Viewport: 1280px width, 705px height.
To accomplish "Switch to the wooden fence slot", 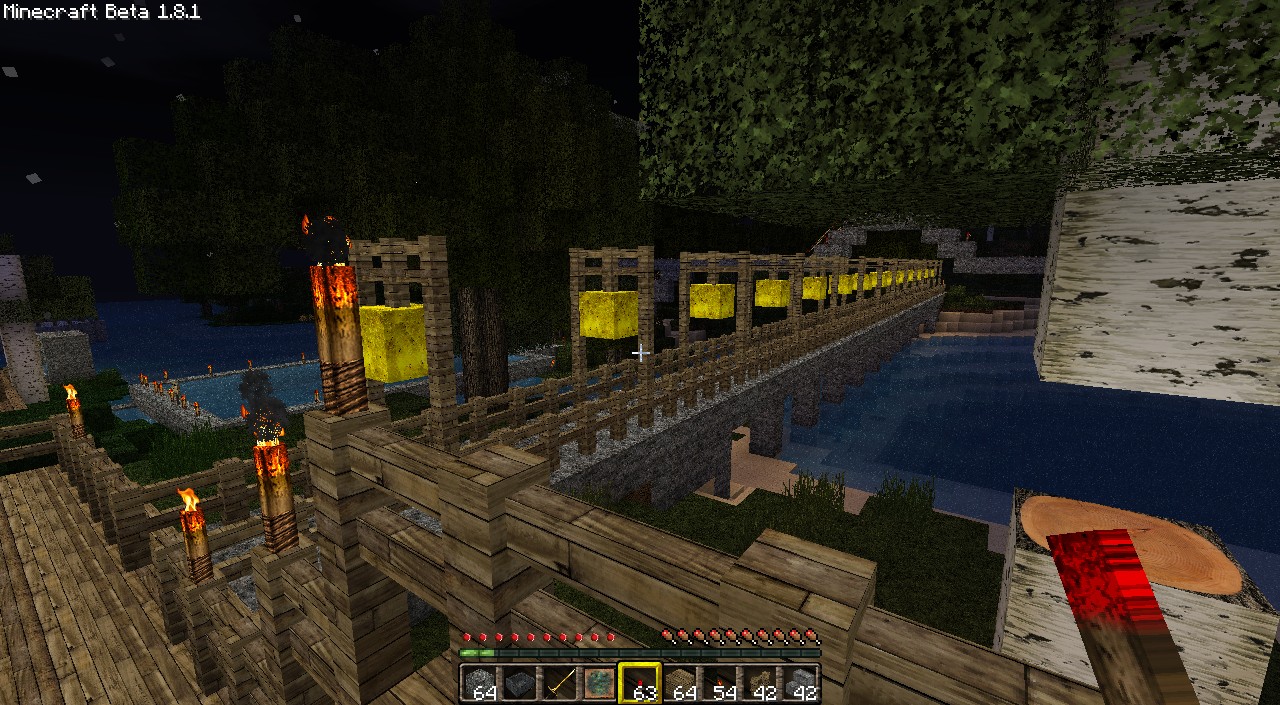I will (x=760, y=683).
